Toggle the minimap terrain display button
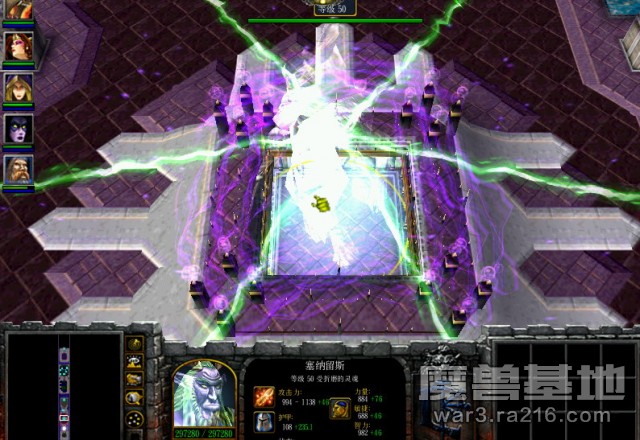 (135, 362)
